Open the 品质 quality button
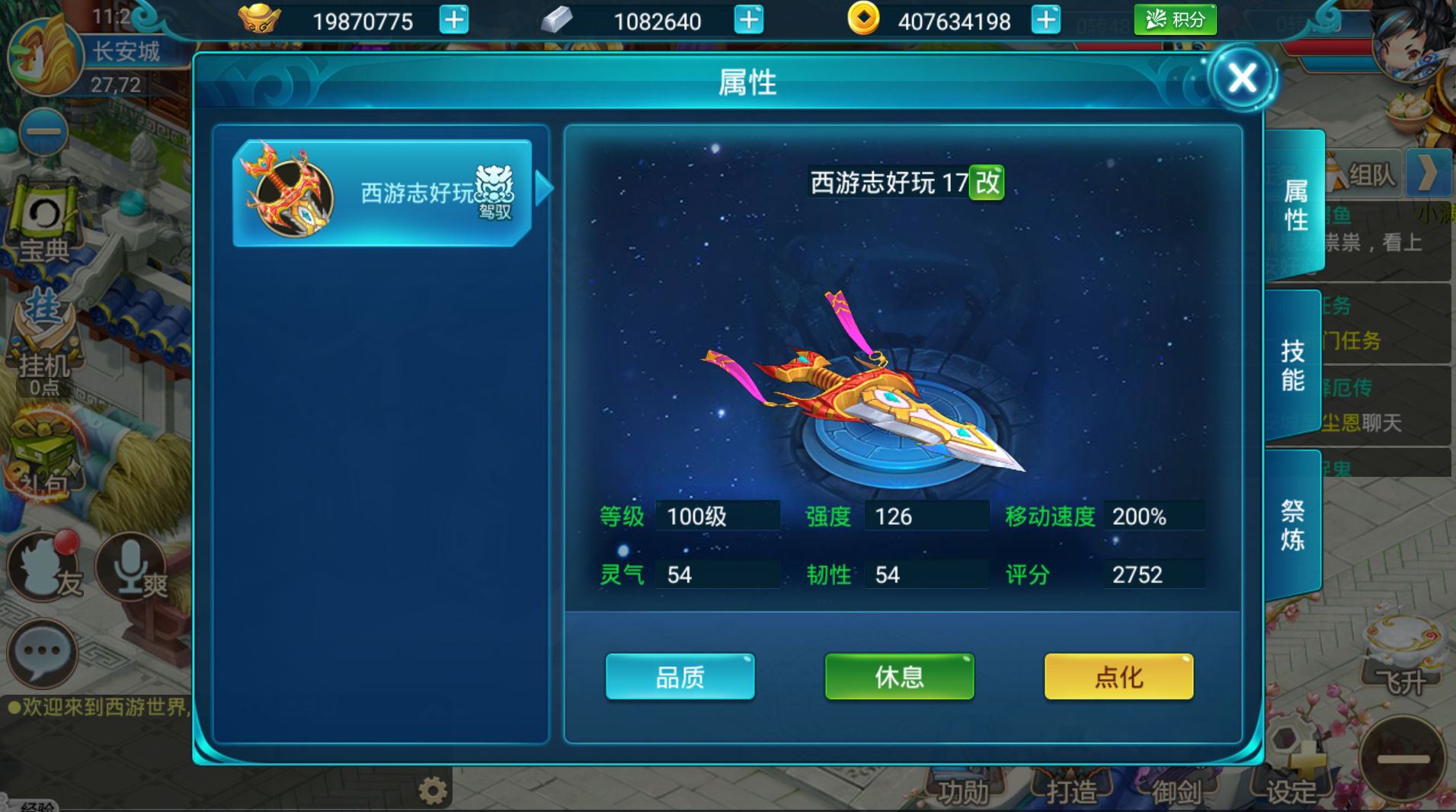The height and width of the screenshot is (812, 1456). click(x=680, y=676)
